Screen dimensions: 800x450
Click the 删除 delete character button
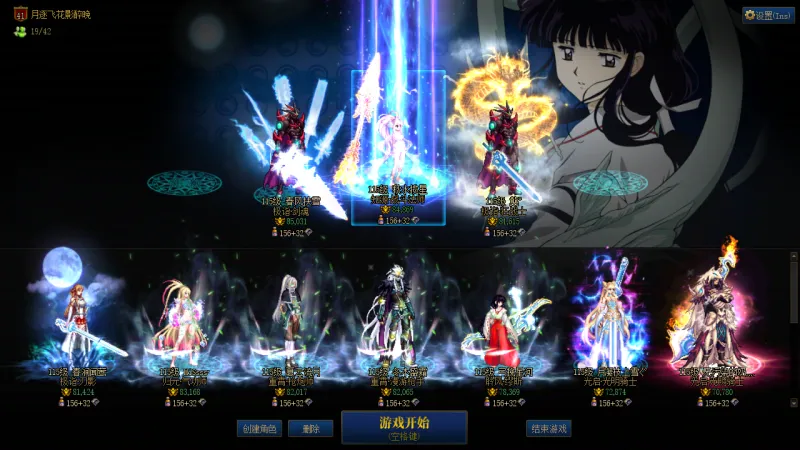[x=310, y=428]
